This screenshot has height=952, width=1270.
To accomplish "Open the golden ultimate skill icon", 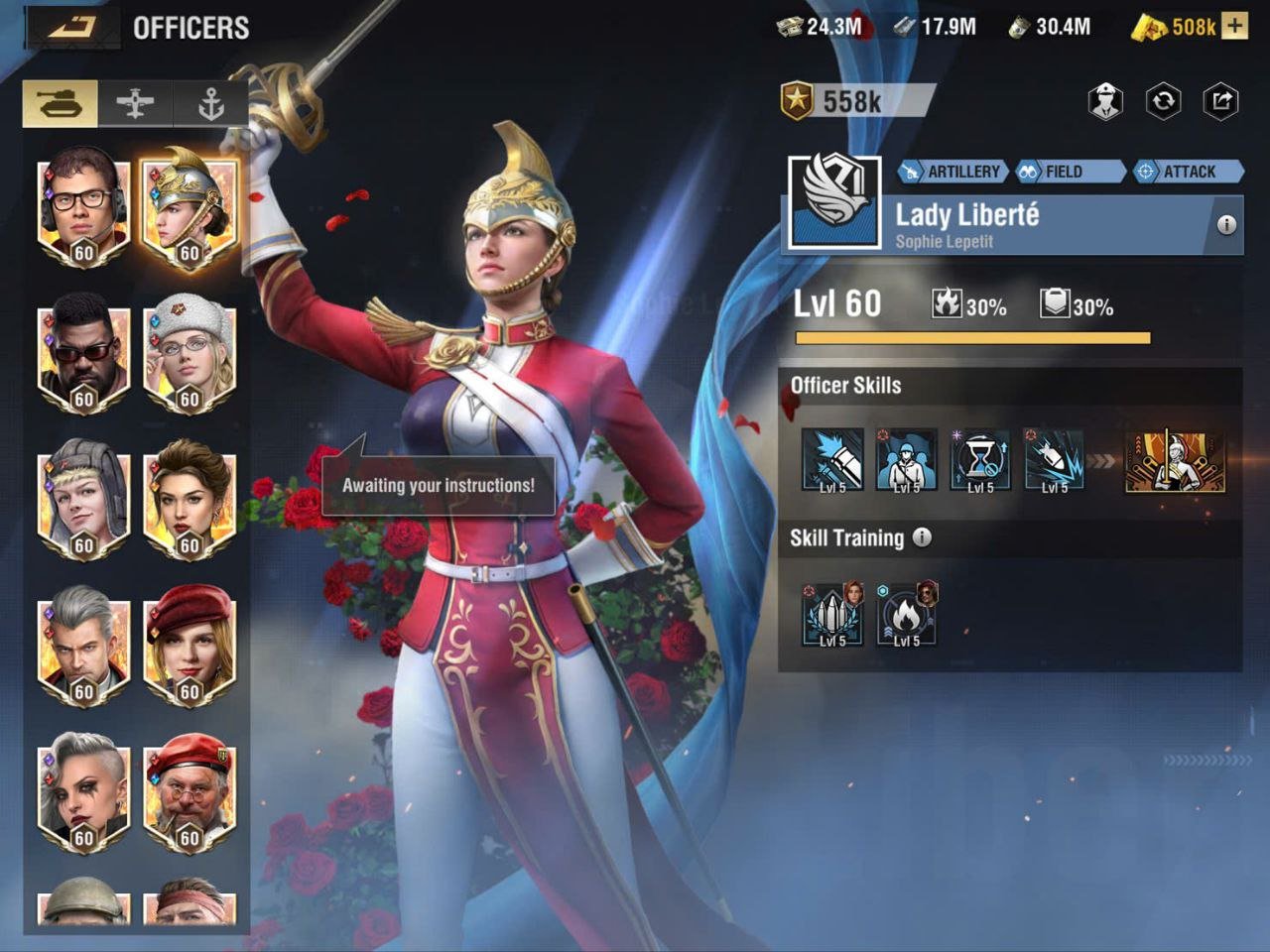I will click(1175, 460).
